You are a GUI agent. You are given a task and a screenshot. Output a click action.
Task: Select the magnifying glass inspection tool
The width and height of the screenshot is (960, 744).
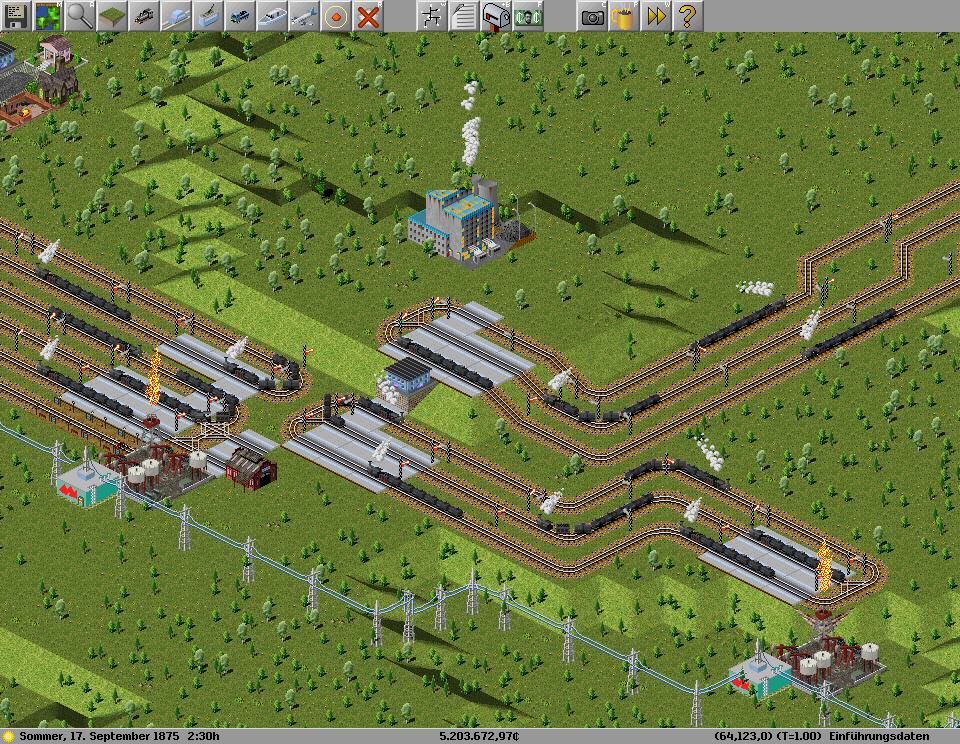click(80, 16)
